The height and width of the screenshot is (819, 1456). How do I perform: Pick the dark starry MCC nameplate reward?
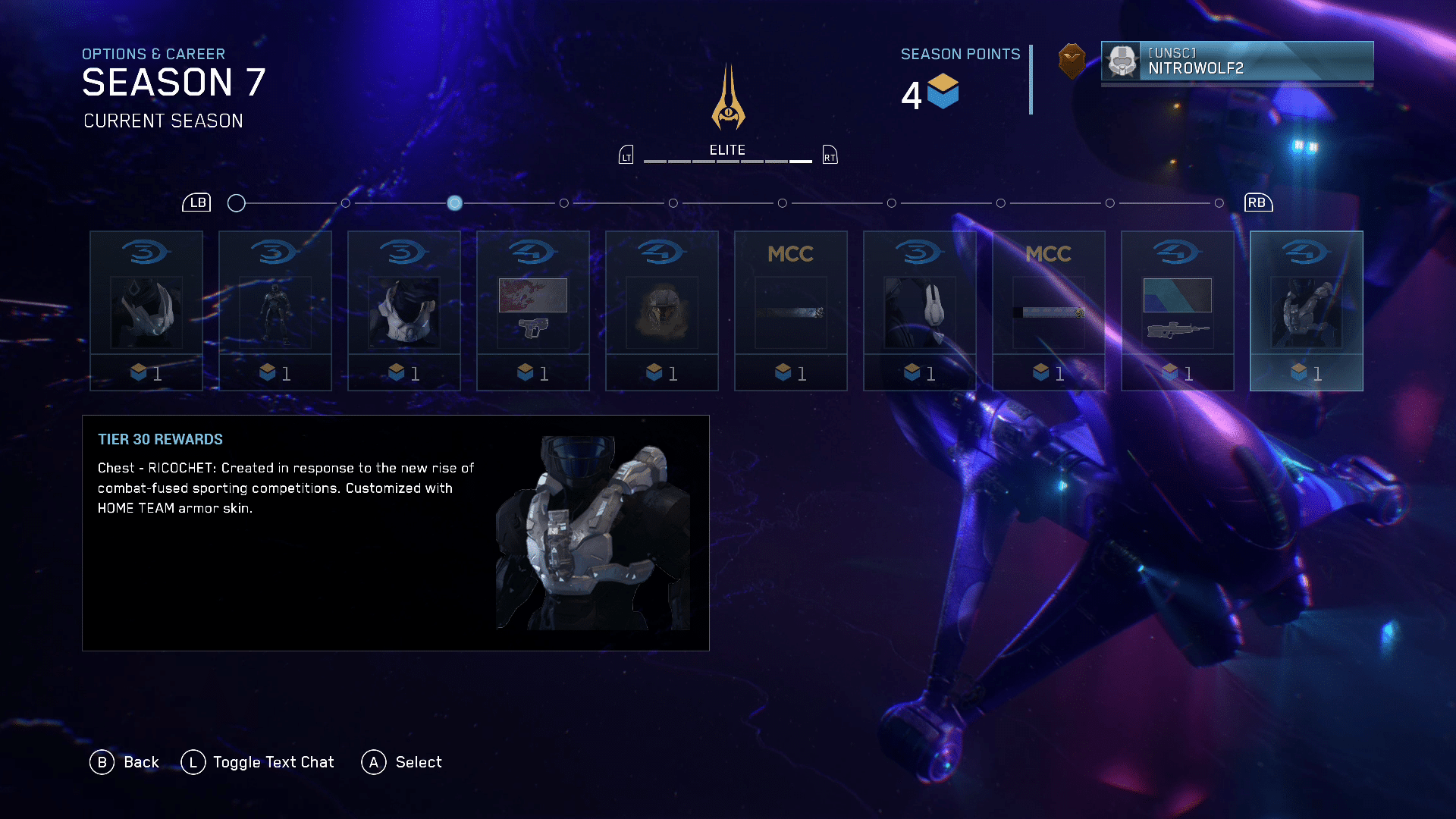pos(791,311)
